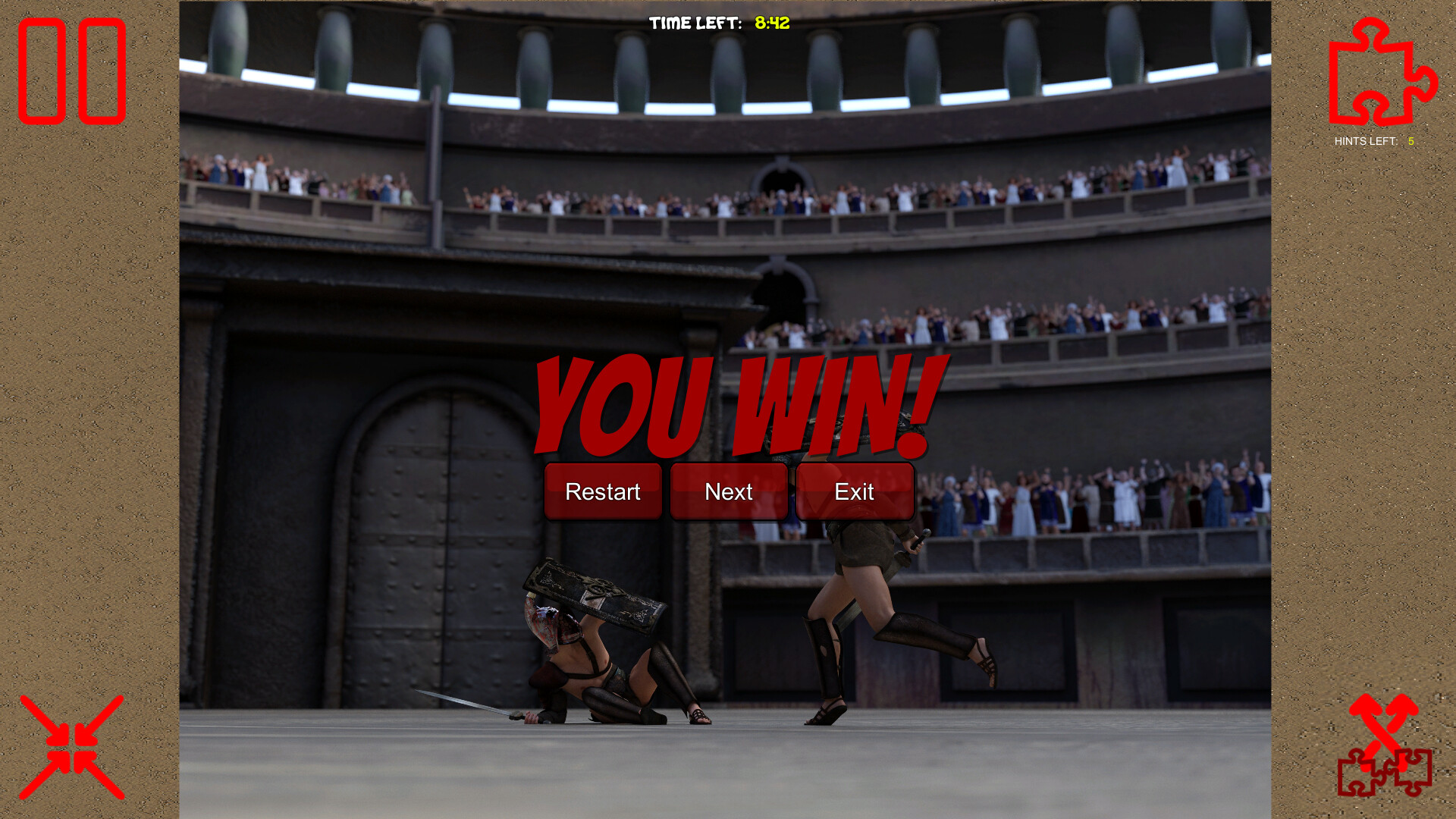Select Next to load another puzzle
Viewport: 1456px width, 819px height.
click(728, 491)
